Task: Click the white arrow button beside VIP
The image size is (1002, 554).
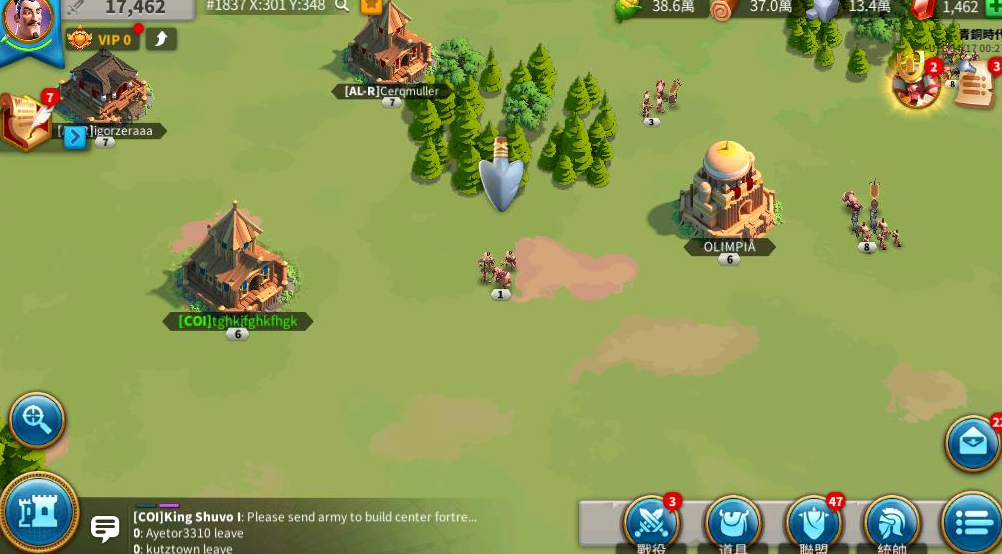Action: tap(161, 39)
